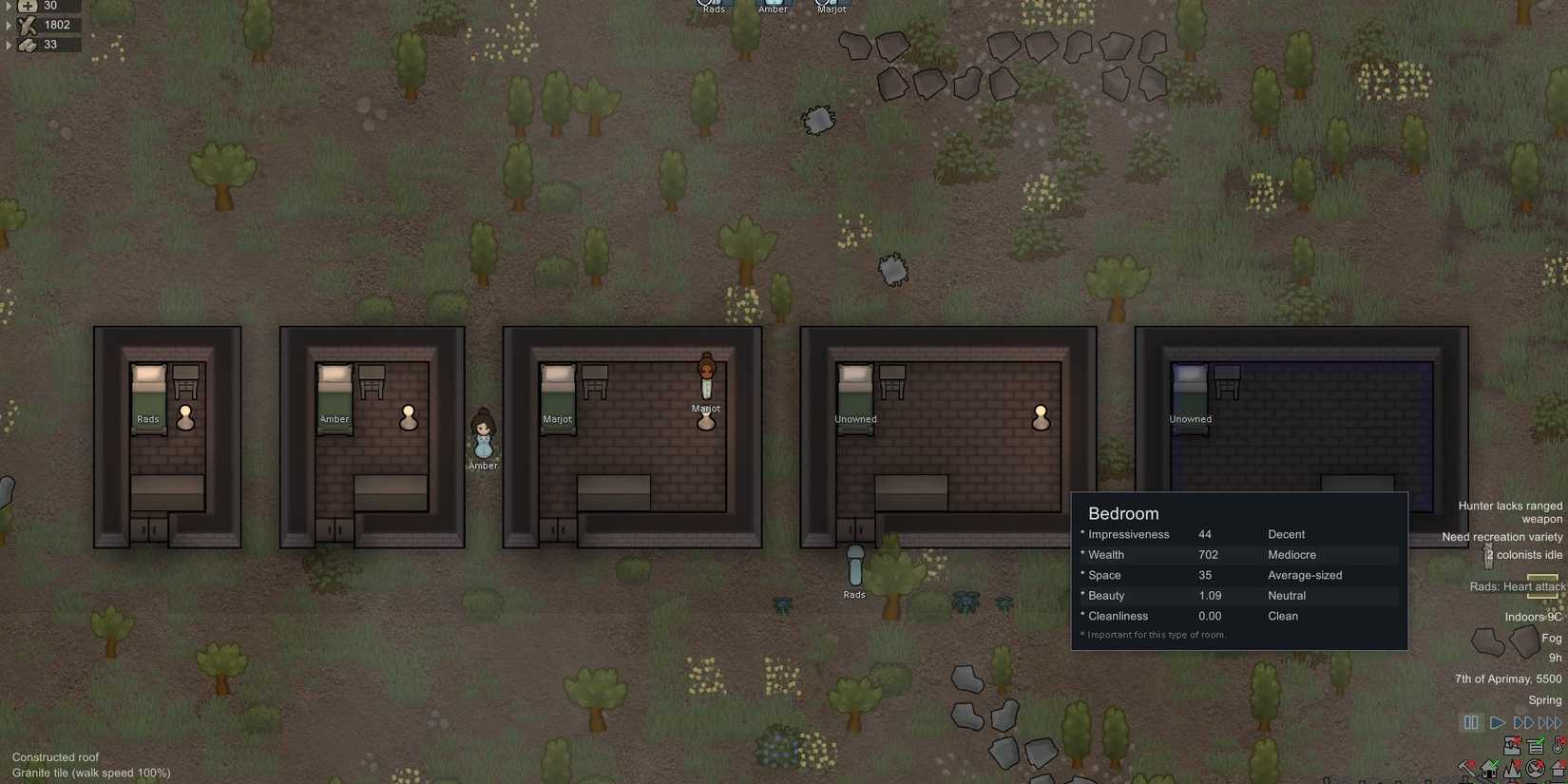Expand the stone blocks category arrow
This screenshot has height=784, width=1568.
[x=8, y=44]
